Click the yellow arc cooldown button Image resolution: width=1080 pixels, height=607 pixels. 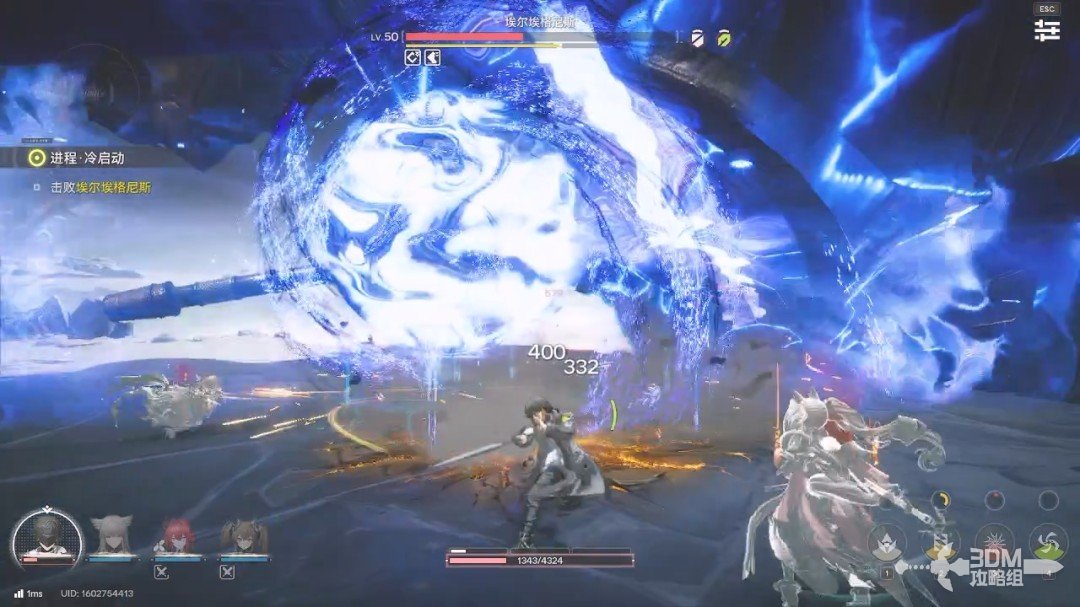pyautogui.click(x=940, y=500)
